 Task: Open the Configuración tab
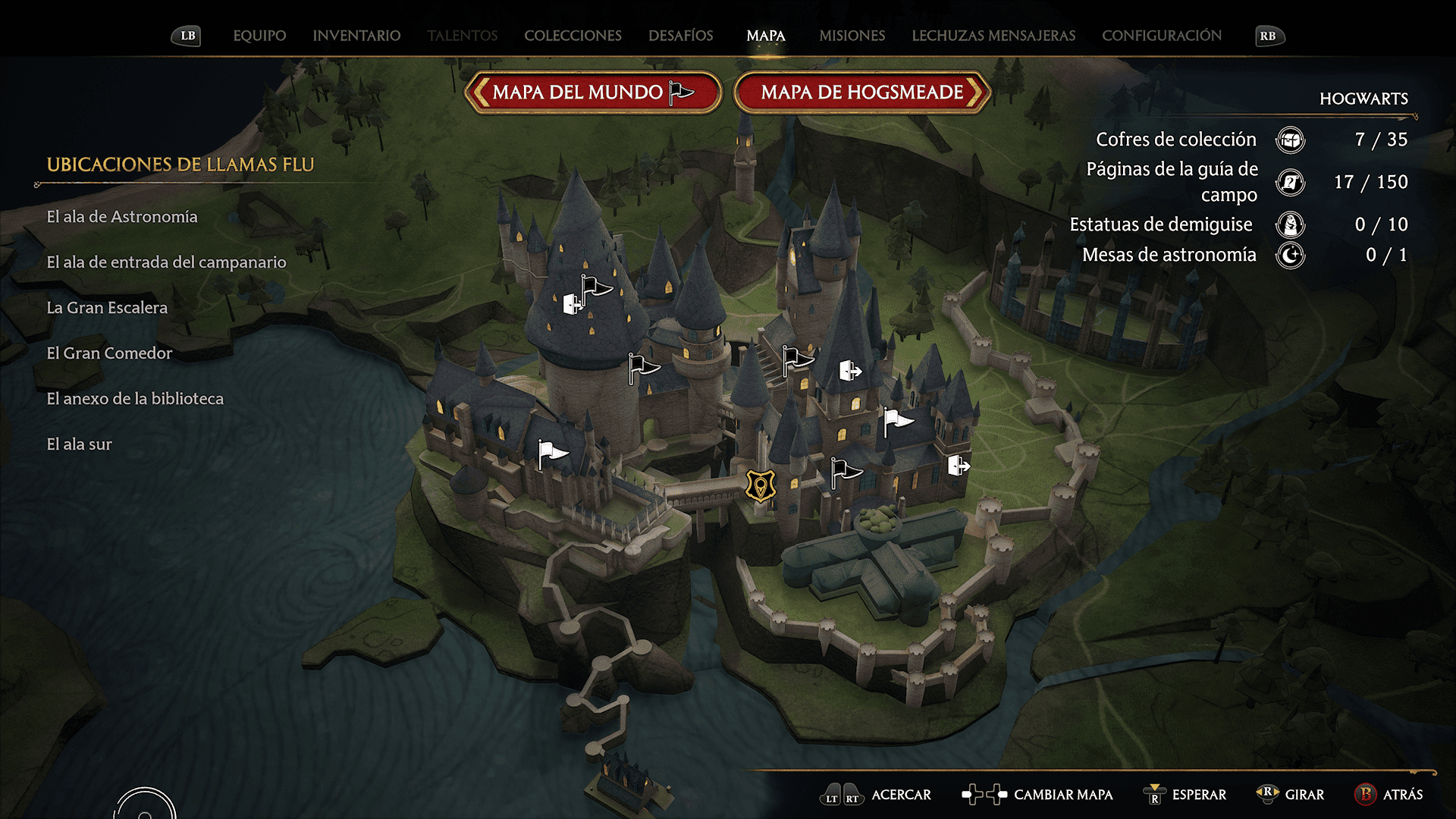(1161, 36)
